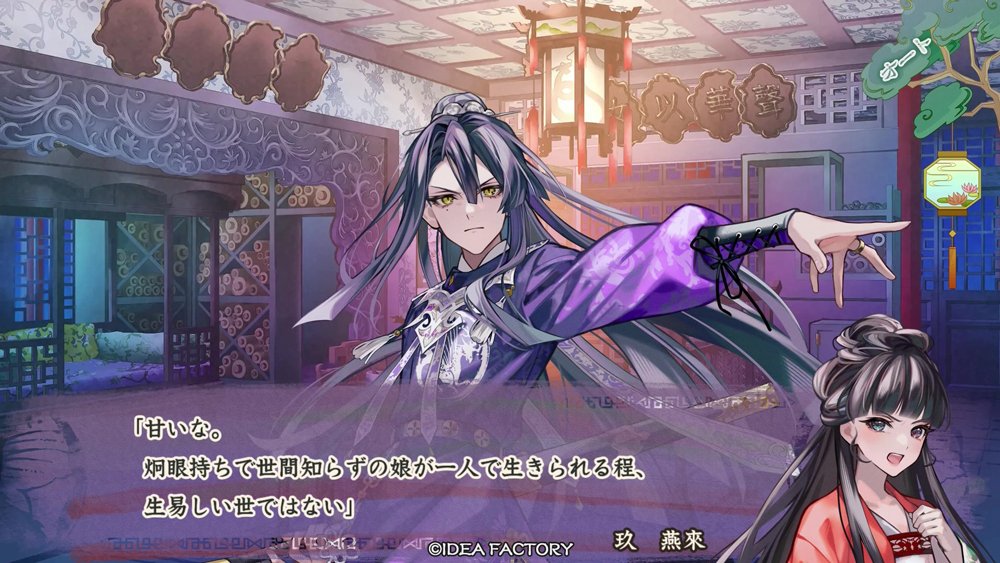Click the lotus lantern HUD icon
The height and width of the screenshot is (563, 1000).
[x=951, y=182]
